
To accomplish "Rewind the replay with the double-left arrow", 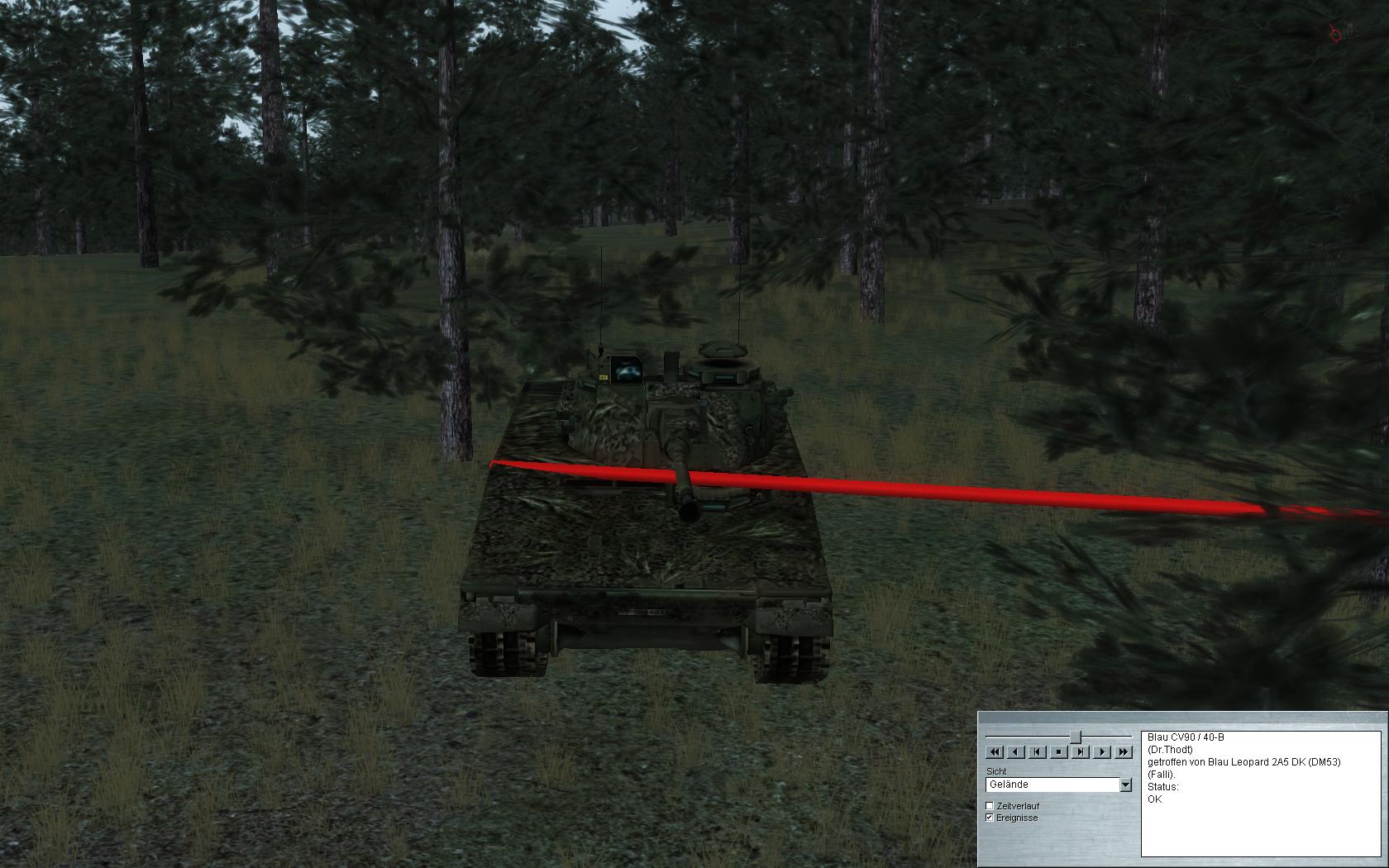I will coord(995,751).
